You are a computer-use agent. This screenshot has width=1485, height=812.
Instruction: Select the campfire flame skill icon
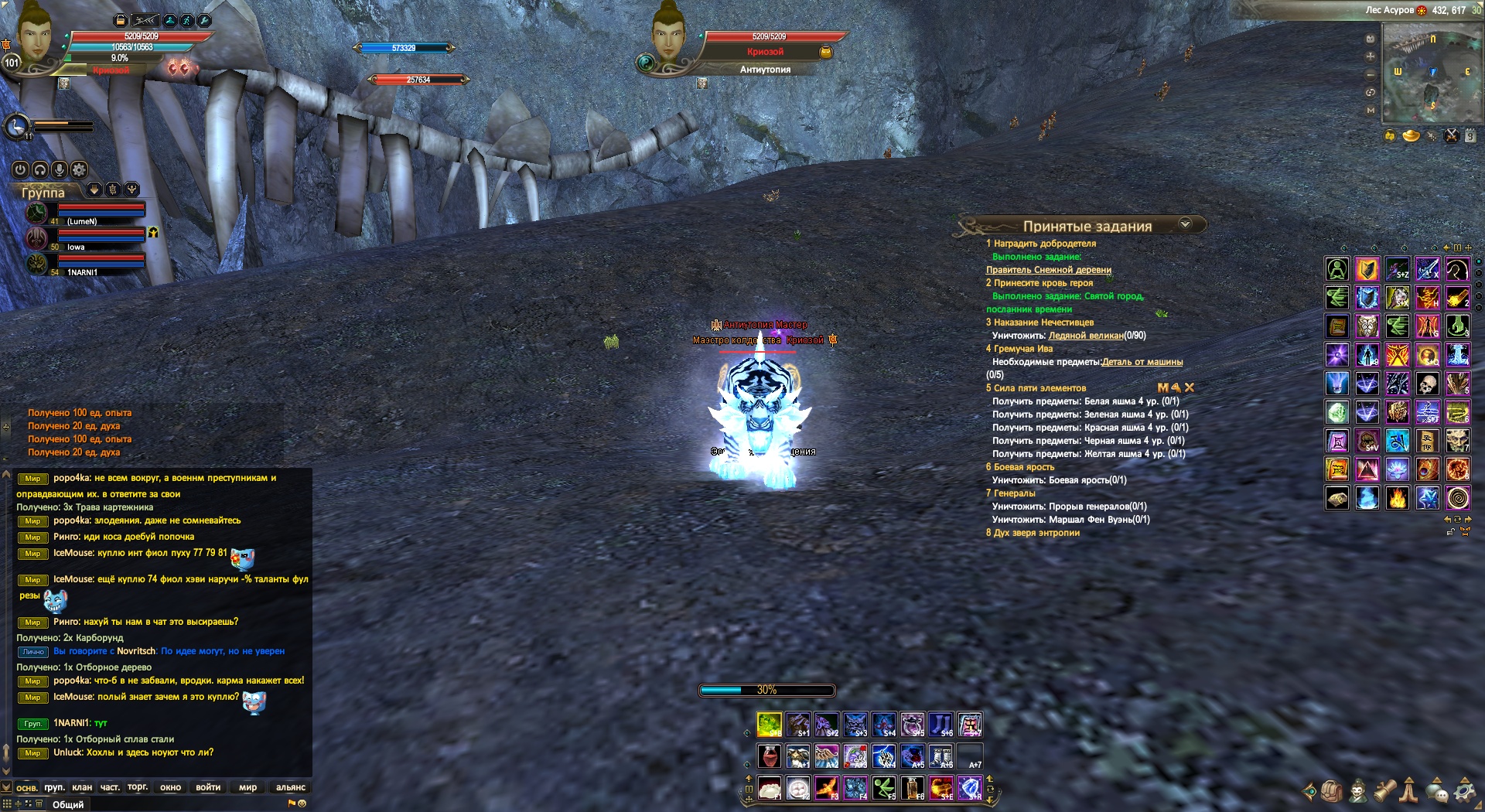[x=1398, y=498]
